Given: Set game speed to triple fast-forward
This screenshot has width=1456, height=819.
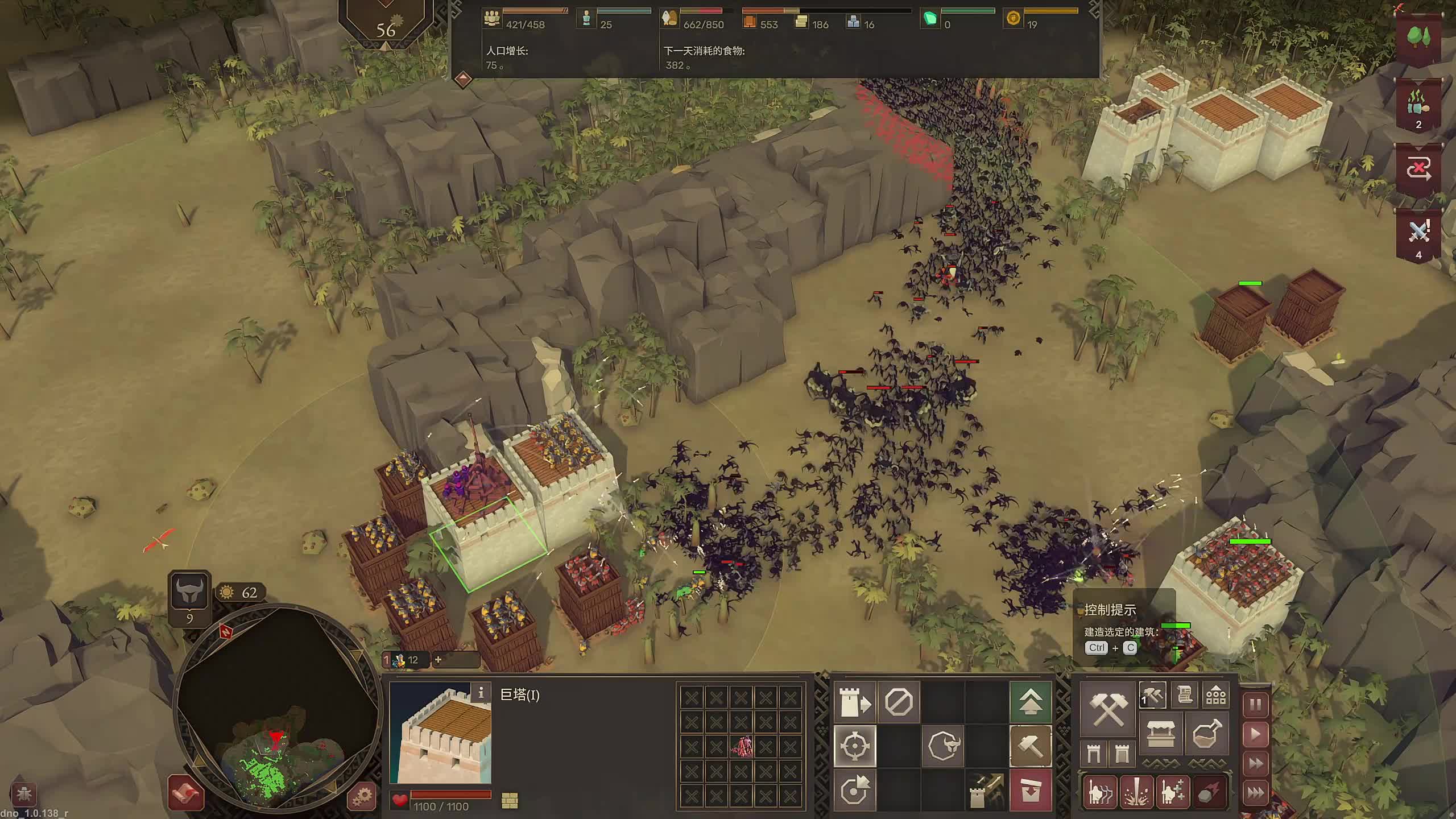Looking at the screenshot, I should coord(1256,792).
